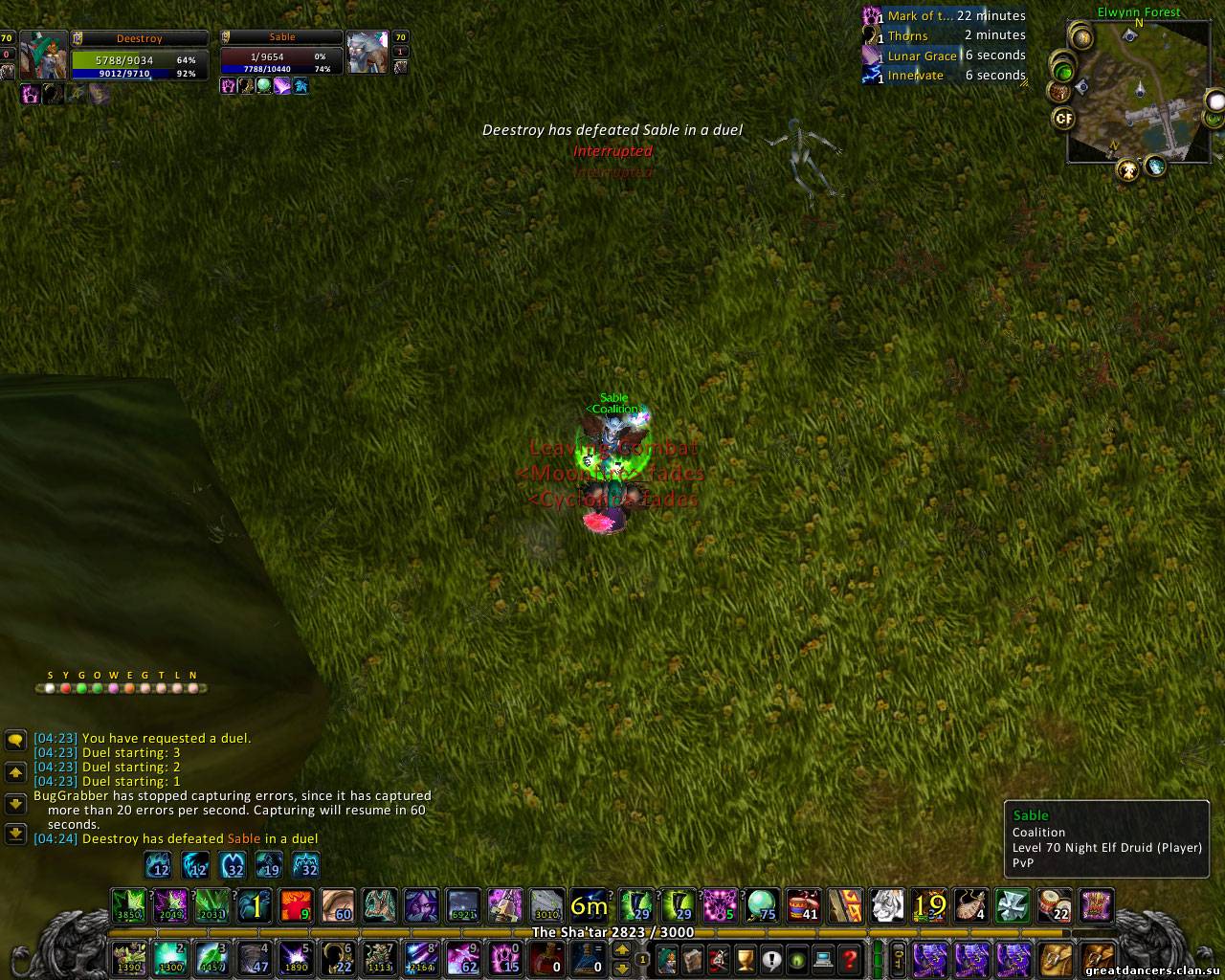Open the quest log exclamation button
The height and width of the screenshot is (980, 1225).
click(x=771, y=958)
